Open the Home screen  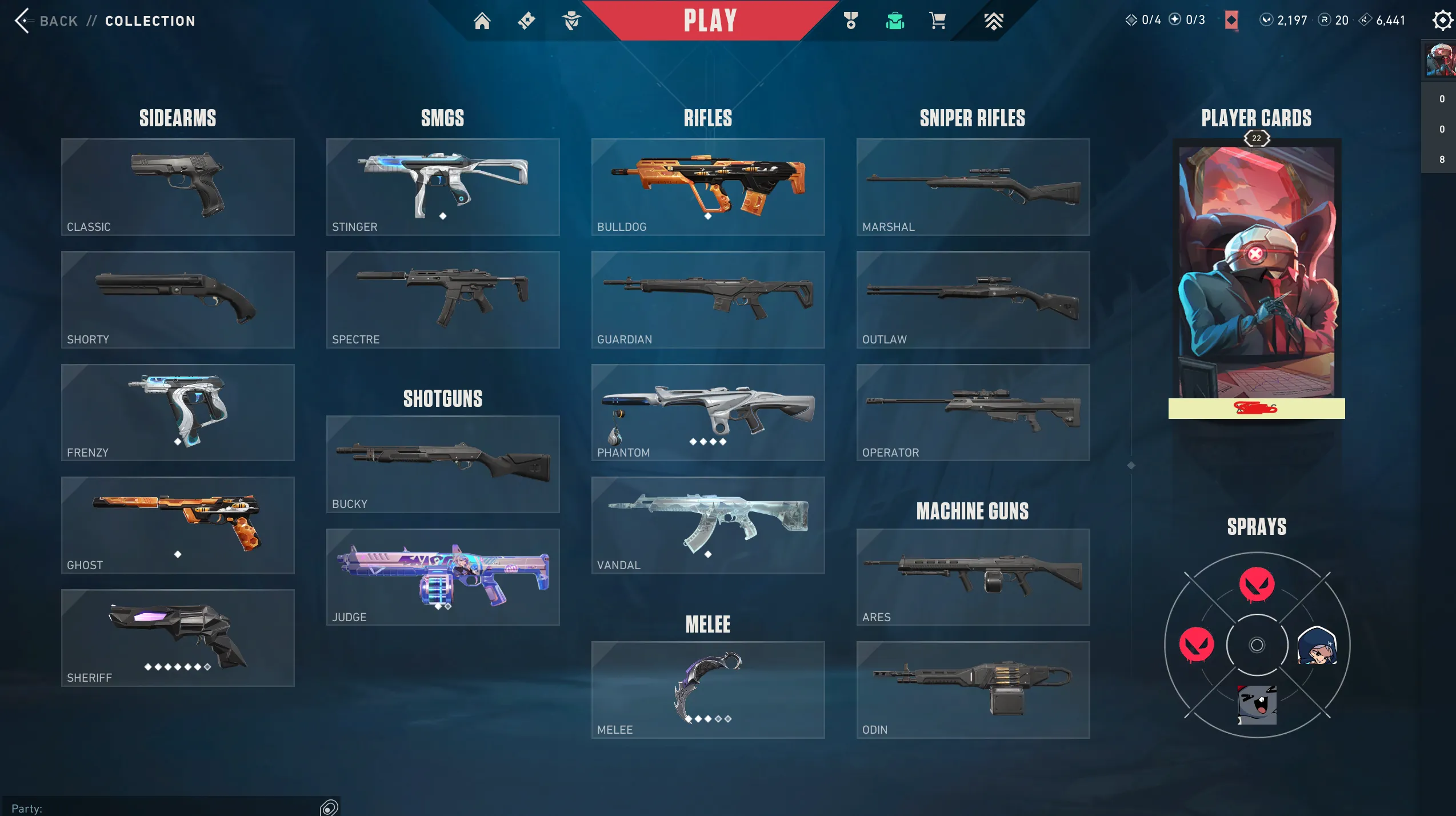(x=483, y=21)
